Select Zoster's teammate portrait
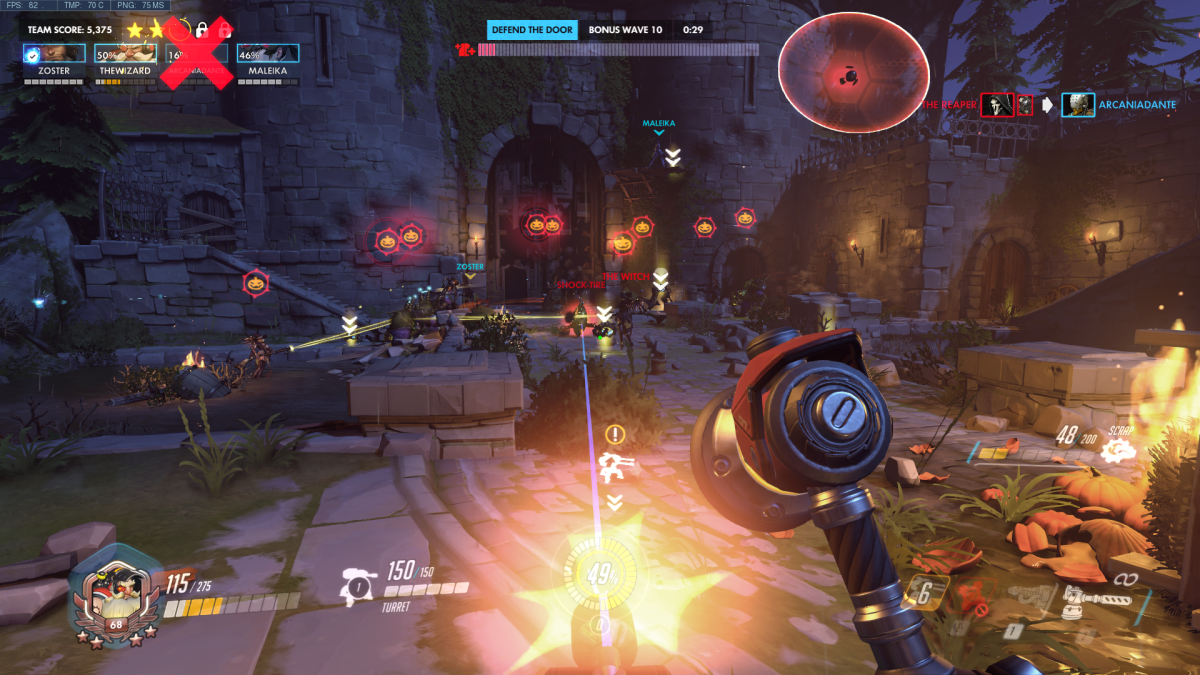 53,54
